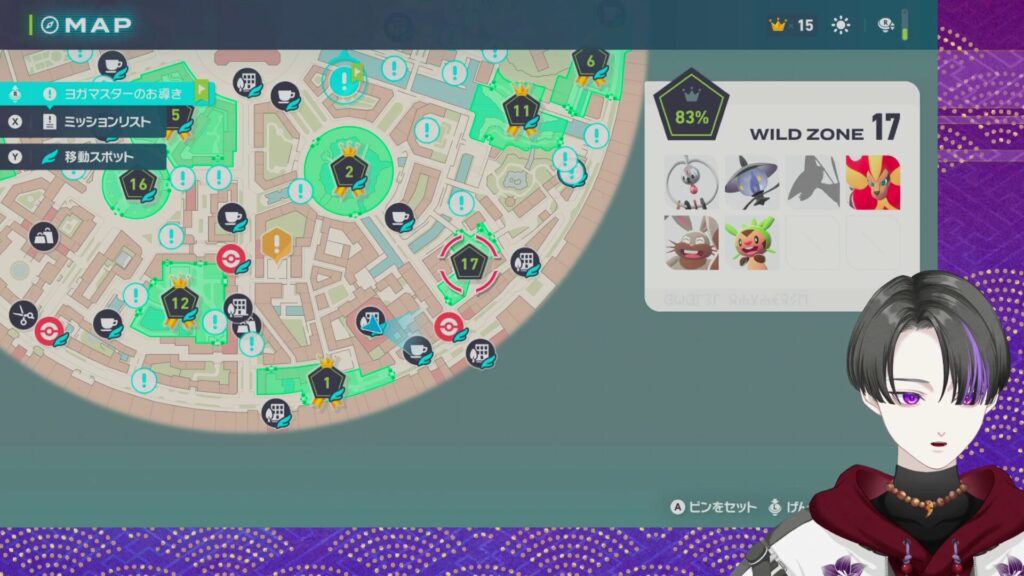1024x576 pixels.
Task: Select the silhouetted unknown Pokémon slot
Action: tap(812, 182)
